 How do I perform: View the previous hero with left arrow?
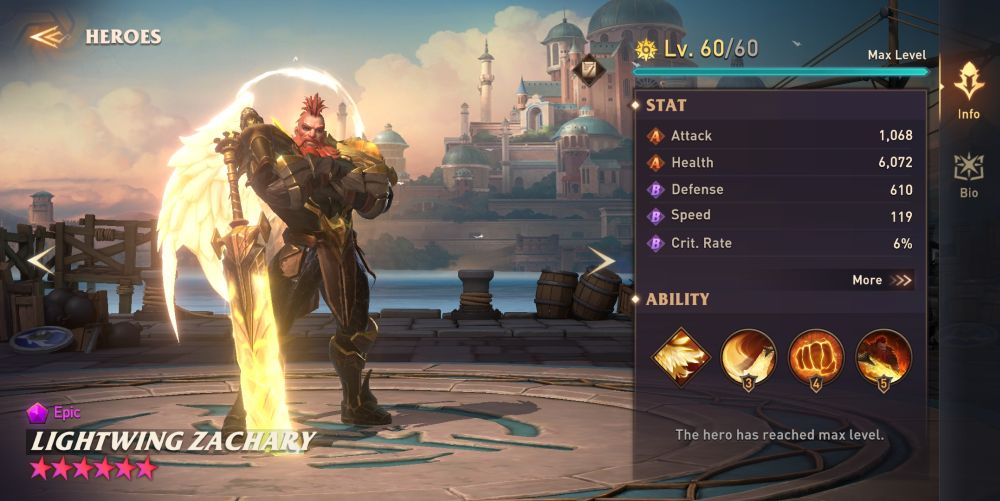point(40,261)
